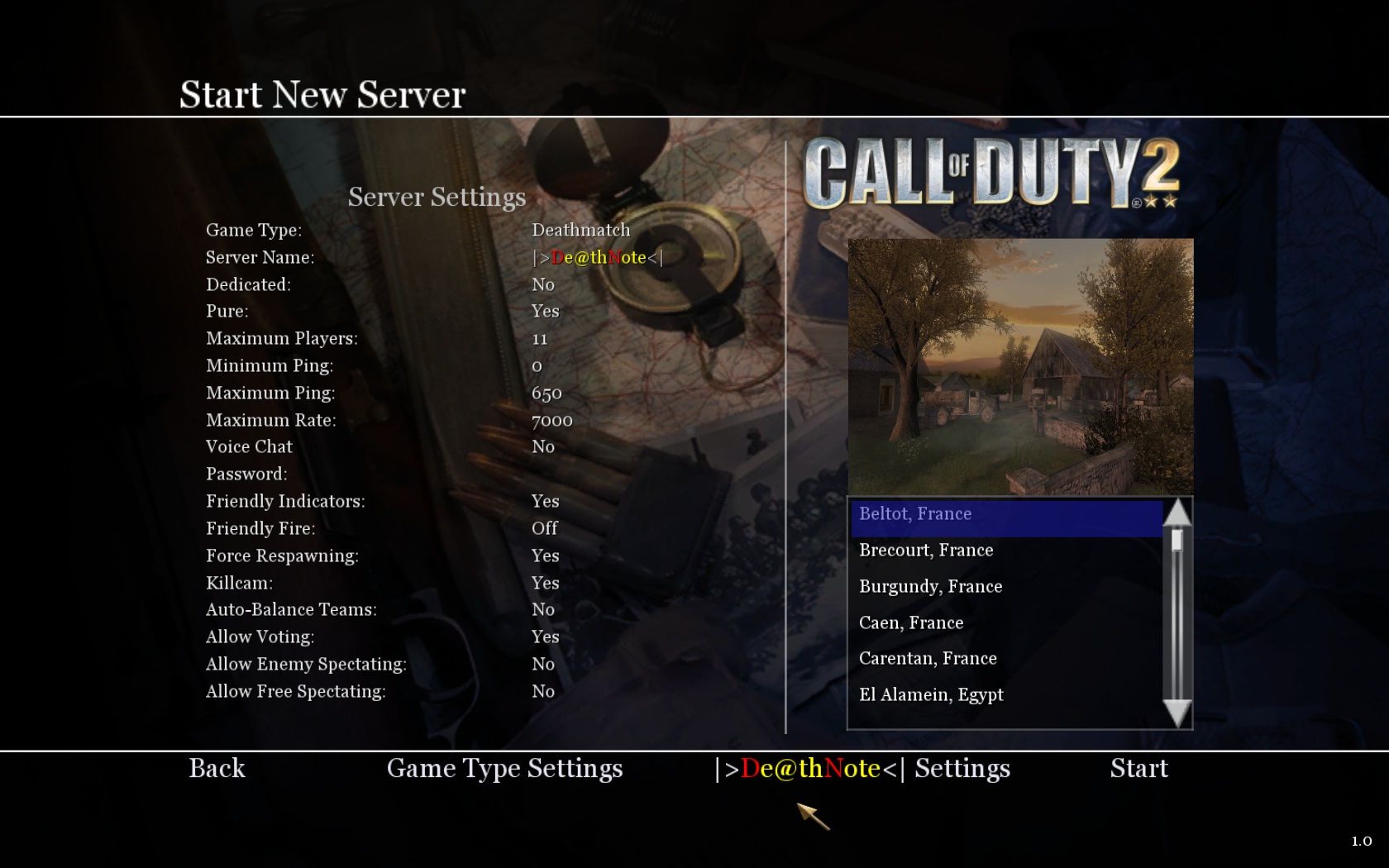Viewport: 1389px width, 868px height.
Task: Select Beltot, France map
Action: (915, 514)
